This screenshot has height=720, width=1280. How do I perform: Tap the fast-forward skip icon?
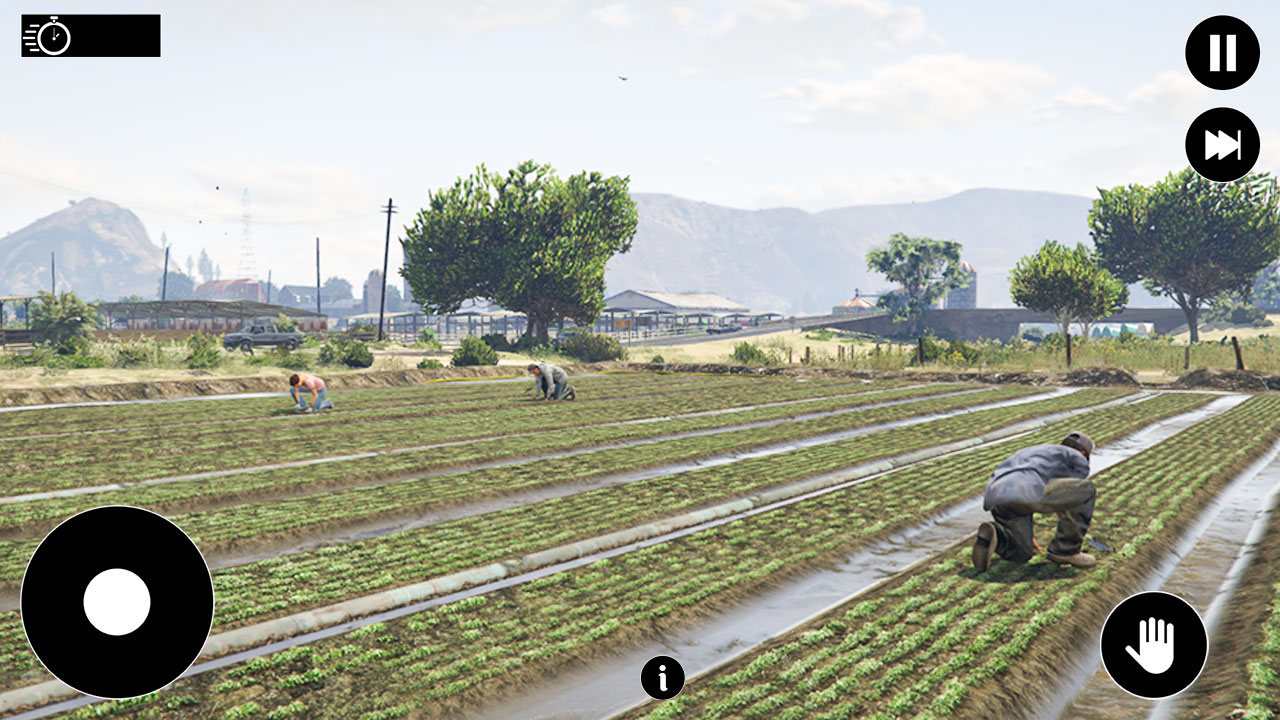[1222, 144]
